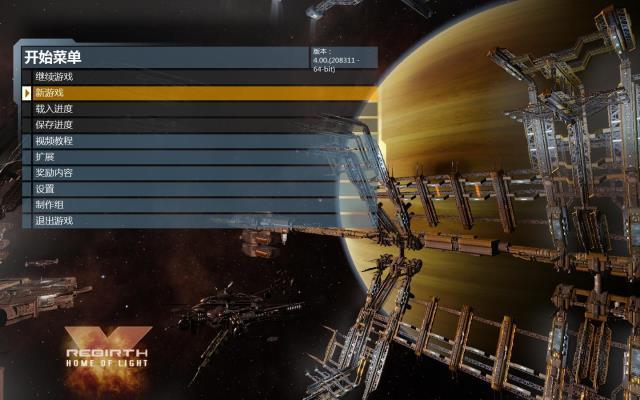
Task: Start a new game via 新游戏
Action: (x=50, y=93)
